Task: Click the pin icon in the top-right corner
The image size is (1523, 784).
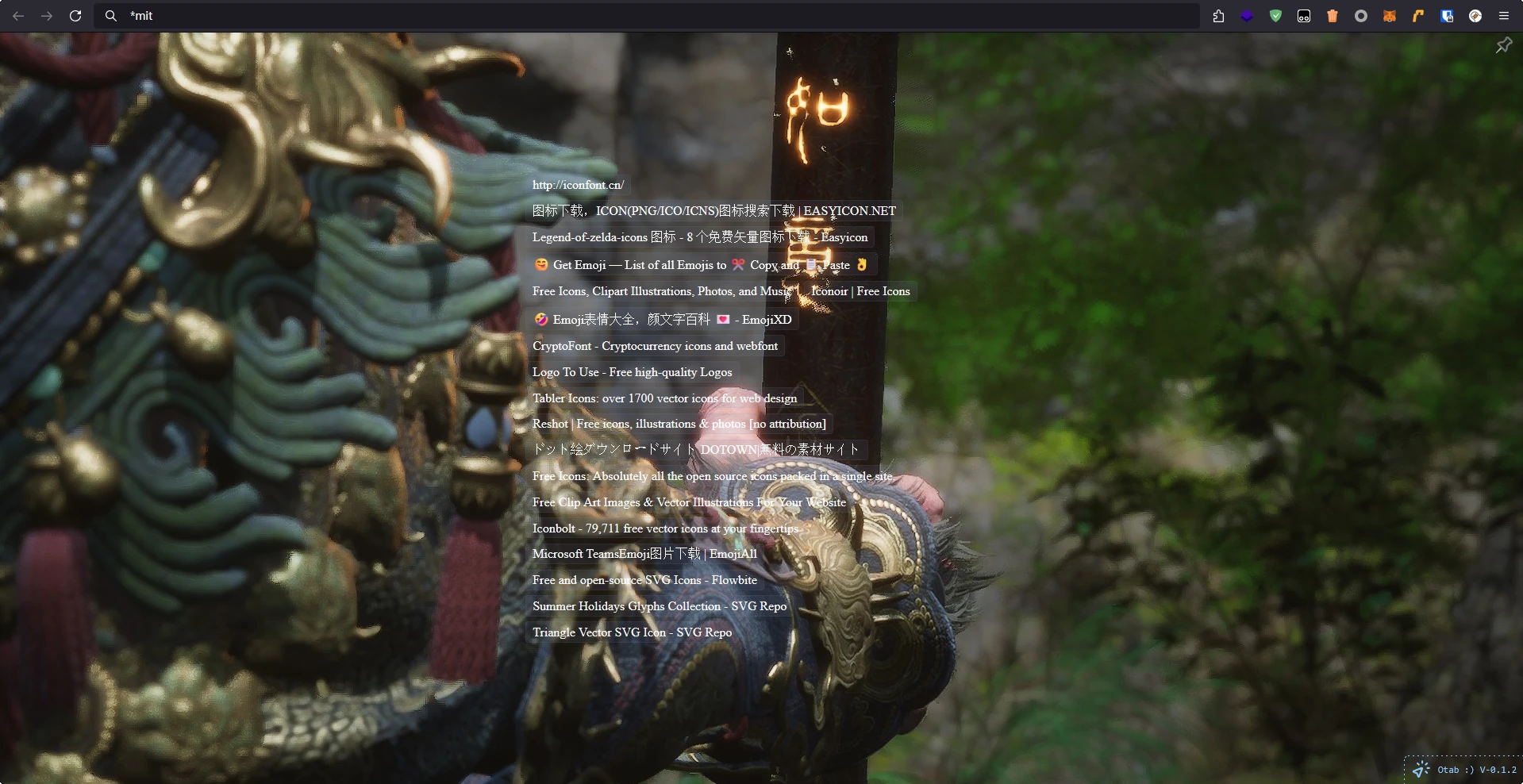Action: click(x=1503, y=45)
